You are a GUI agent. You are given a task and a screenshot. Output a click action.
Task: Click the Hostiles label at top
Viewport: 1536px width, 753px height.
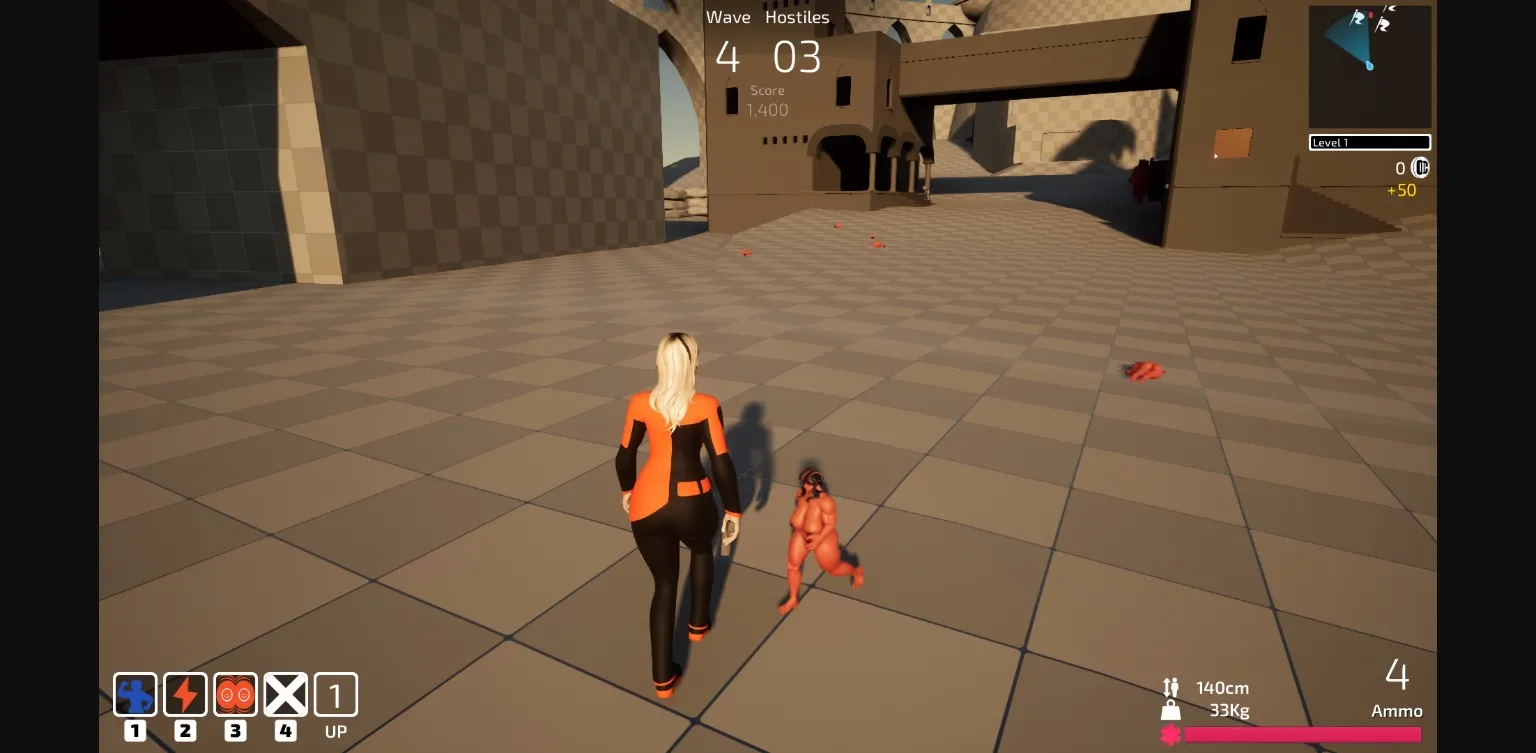pyautogui.click(x=797, y=17)
